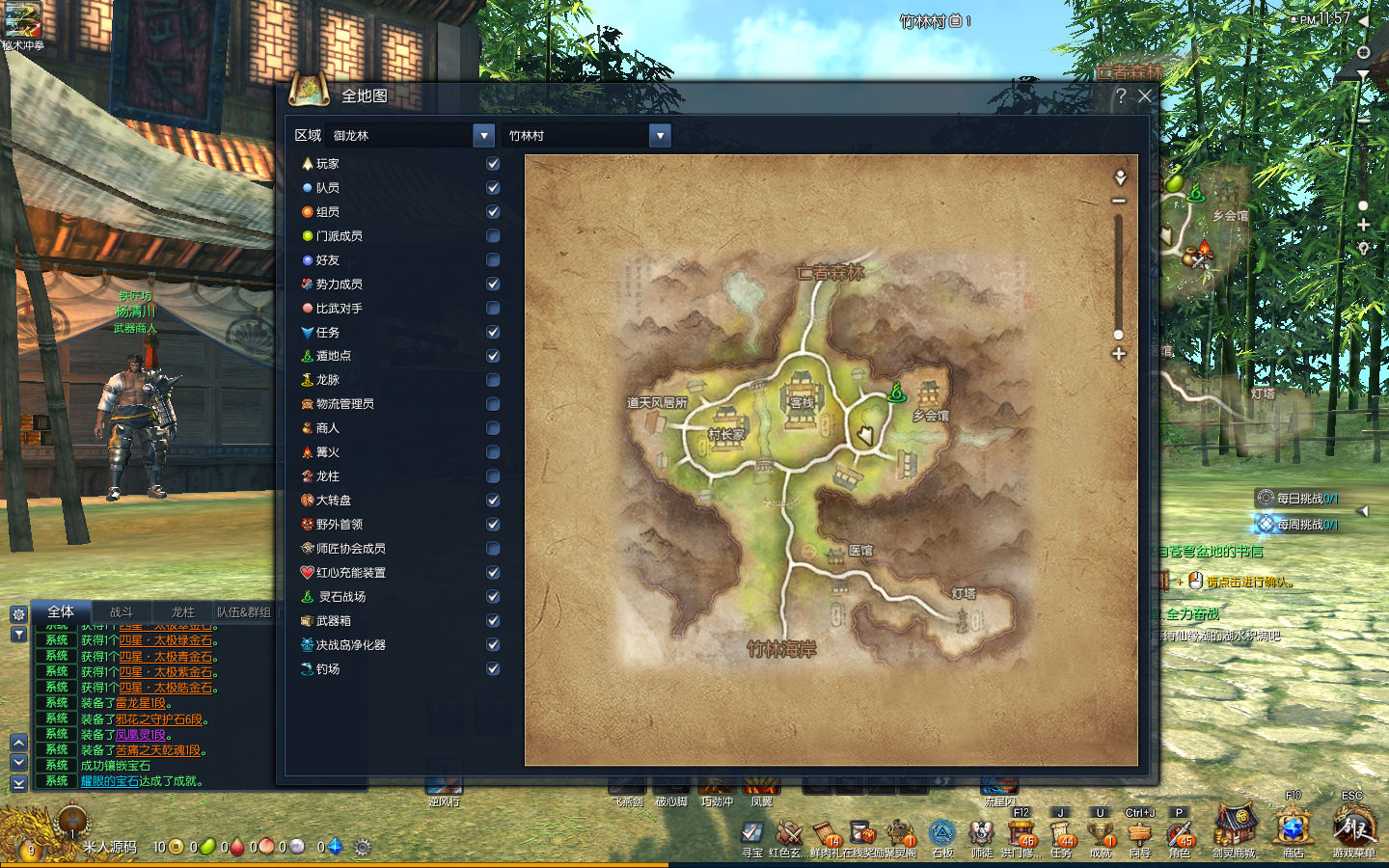Image resolution: width=1389 pixels, height=868 pixels.
Task: Zoom out with the world map minus button
Action: tap(1119, 201)
